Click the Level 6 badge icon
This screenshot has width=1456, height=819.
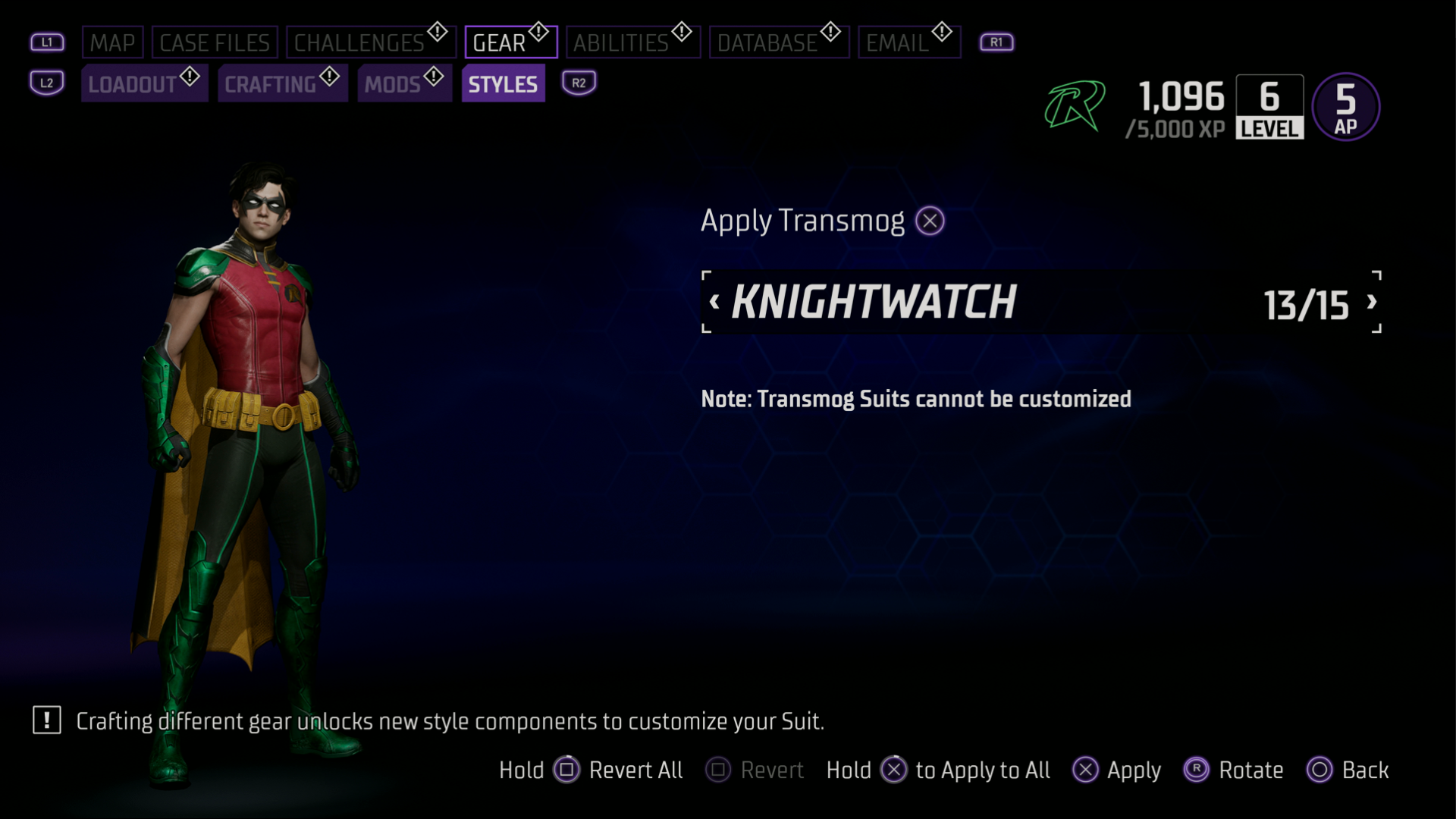(1269, 106)
